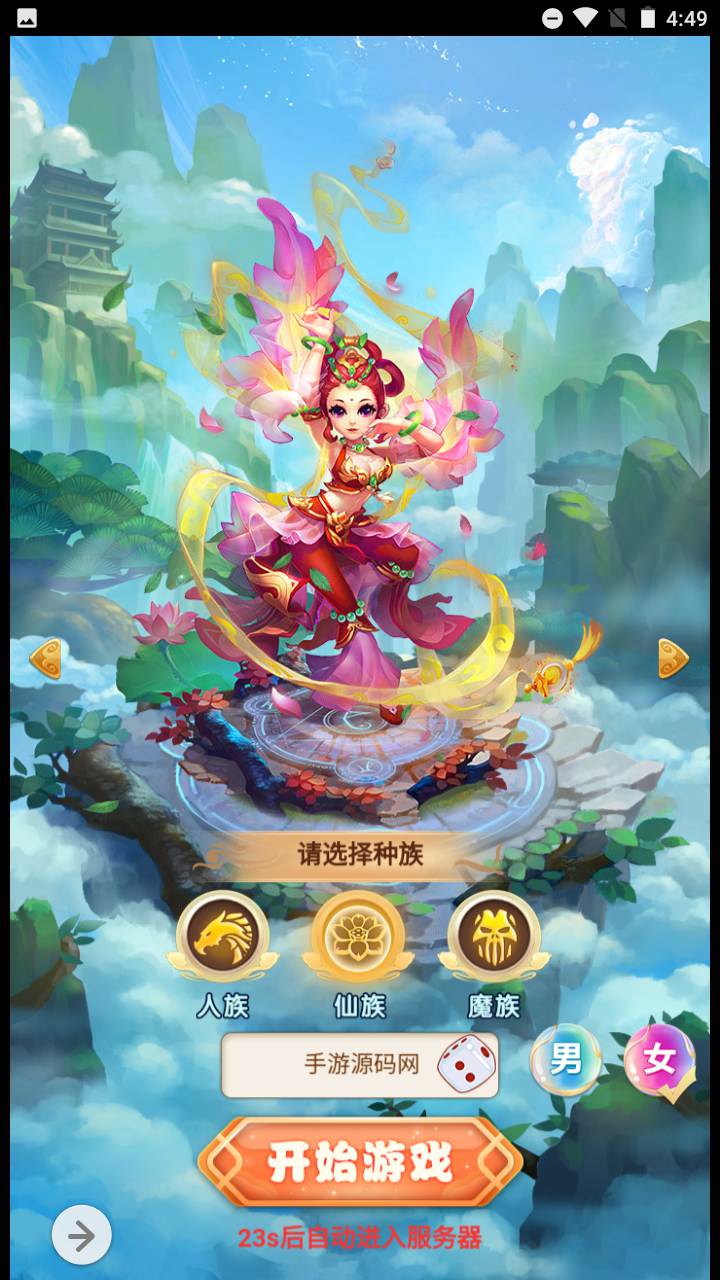The image size is (720, 1280).
Task: Switch gender to male 男
Action: click(566, 1059)
